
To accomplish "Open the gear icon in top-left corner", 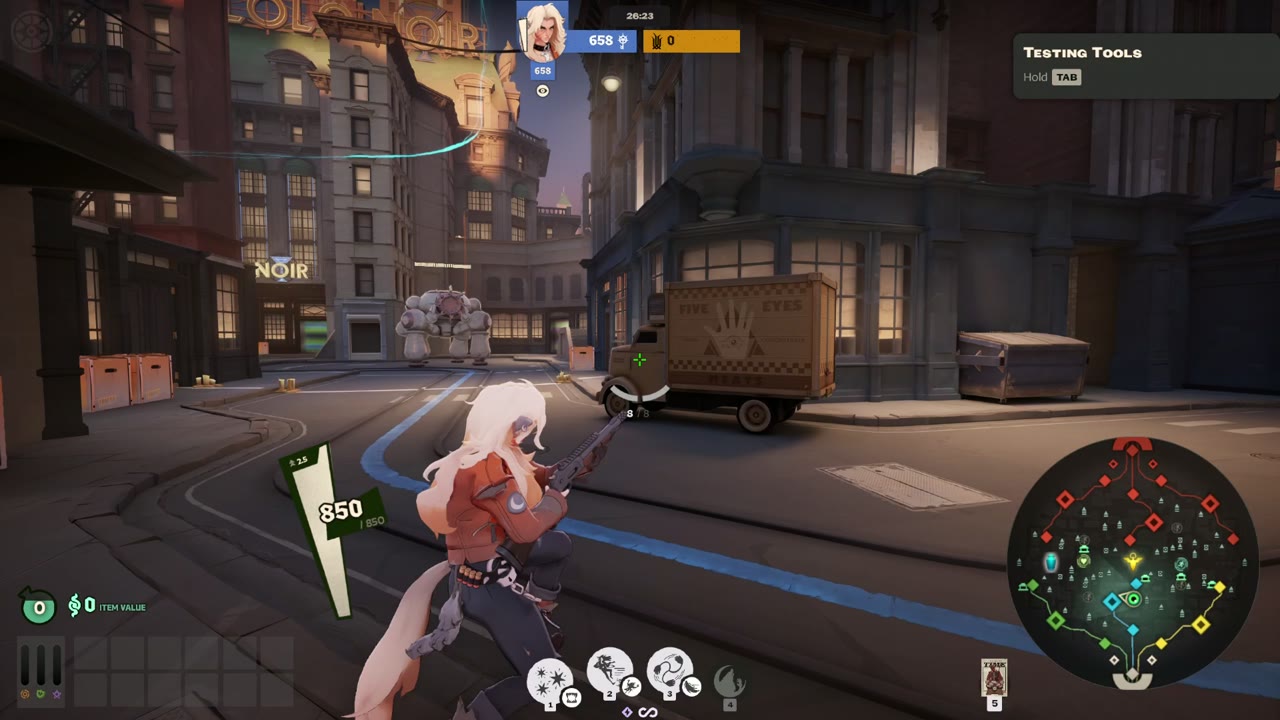I will pos(31,31).
